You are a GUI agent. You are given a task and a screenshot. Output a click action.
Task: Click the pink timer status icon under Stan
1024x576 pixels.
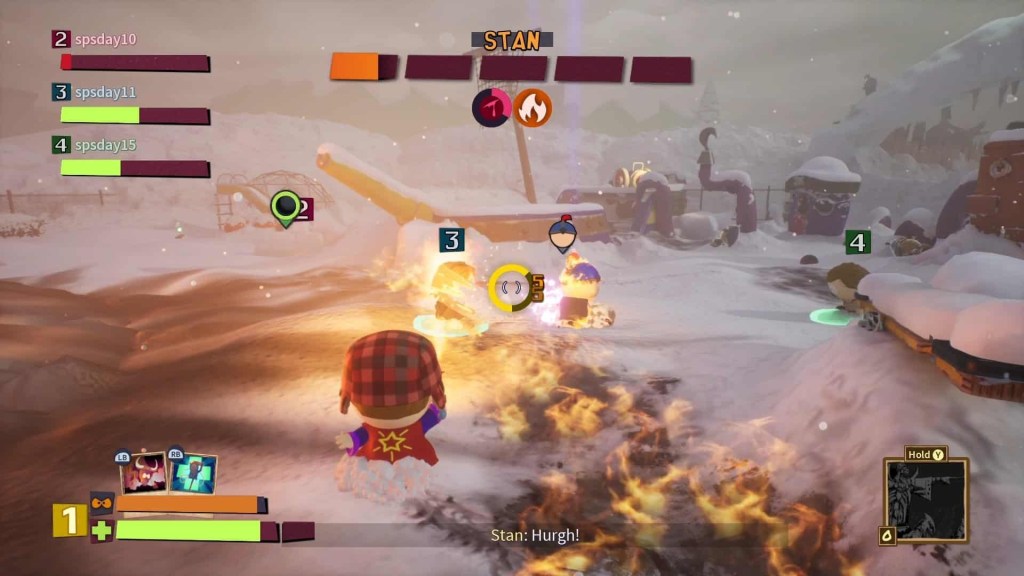point(491,107)
